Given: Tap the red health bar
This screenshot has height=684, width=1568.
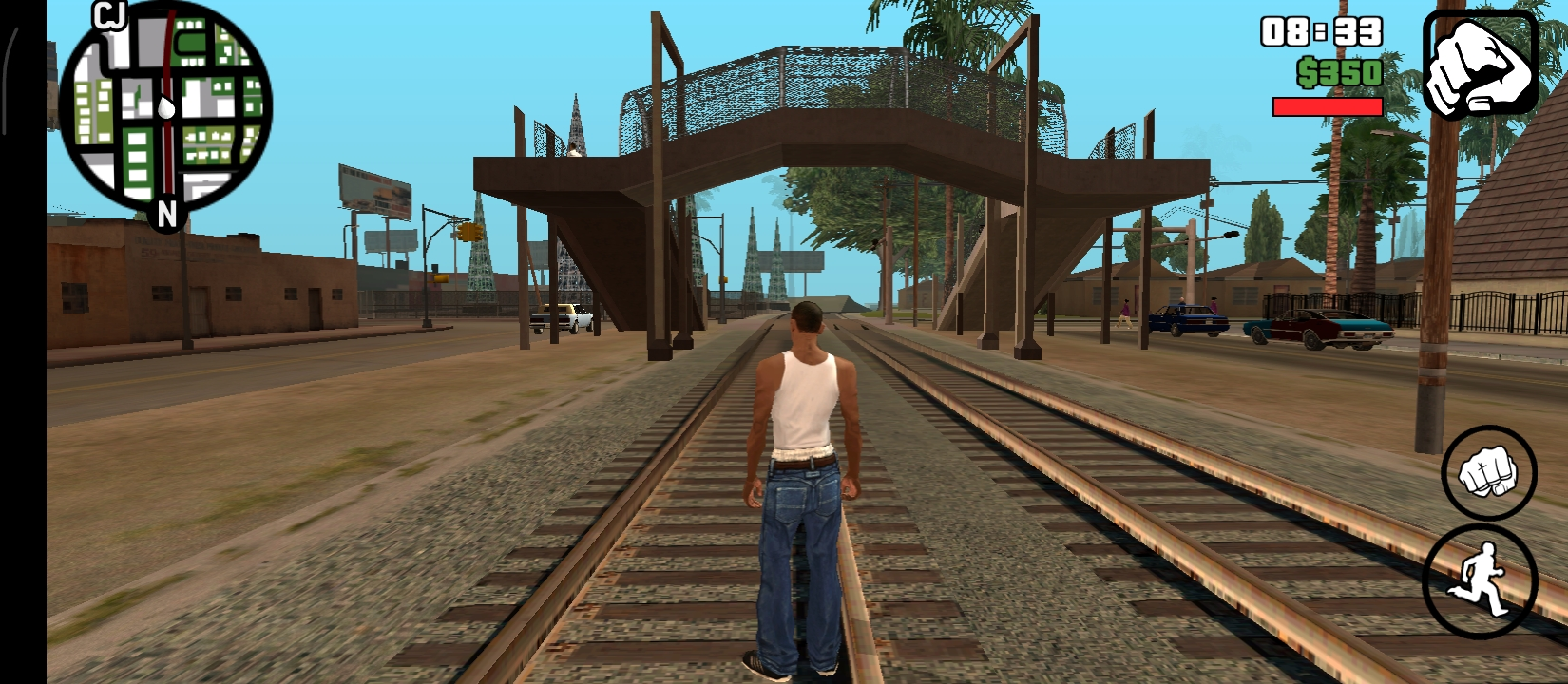Looking at the screenshot, I should (x=1327, y=104).
